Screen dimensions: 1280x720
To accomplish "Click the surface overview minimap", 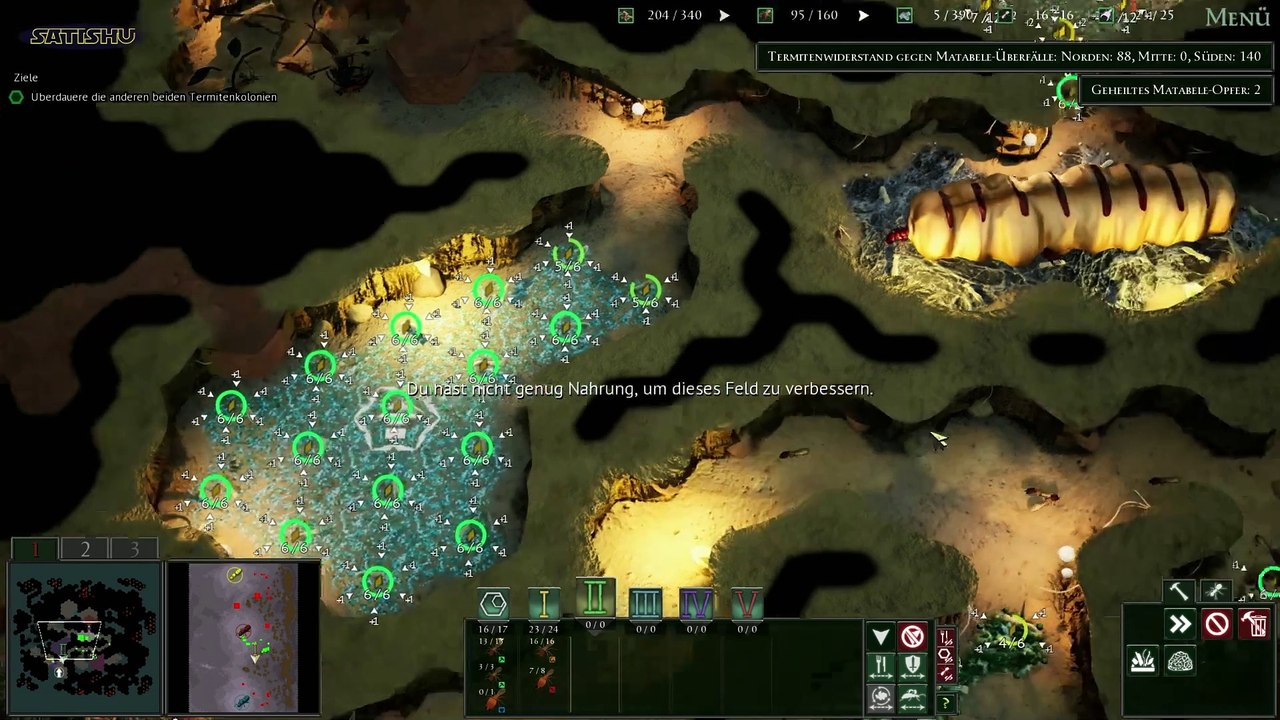I will tap(242, 637).
